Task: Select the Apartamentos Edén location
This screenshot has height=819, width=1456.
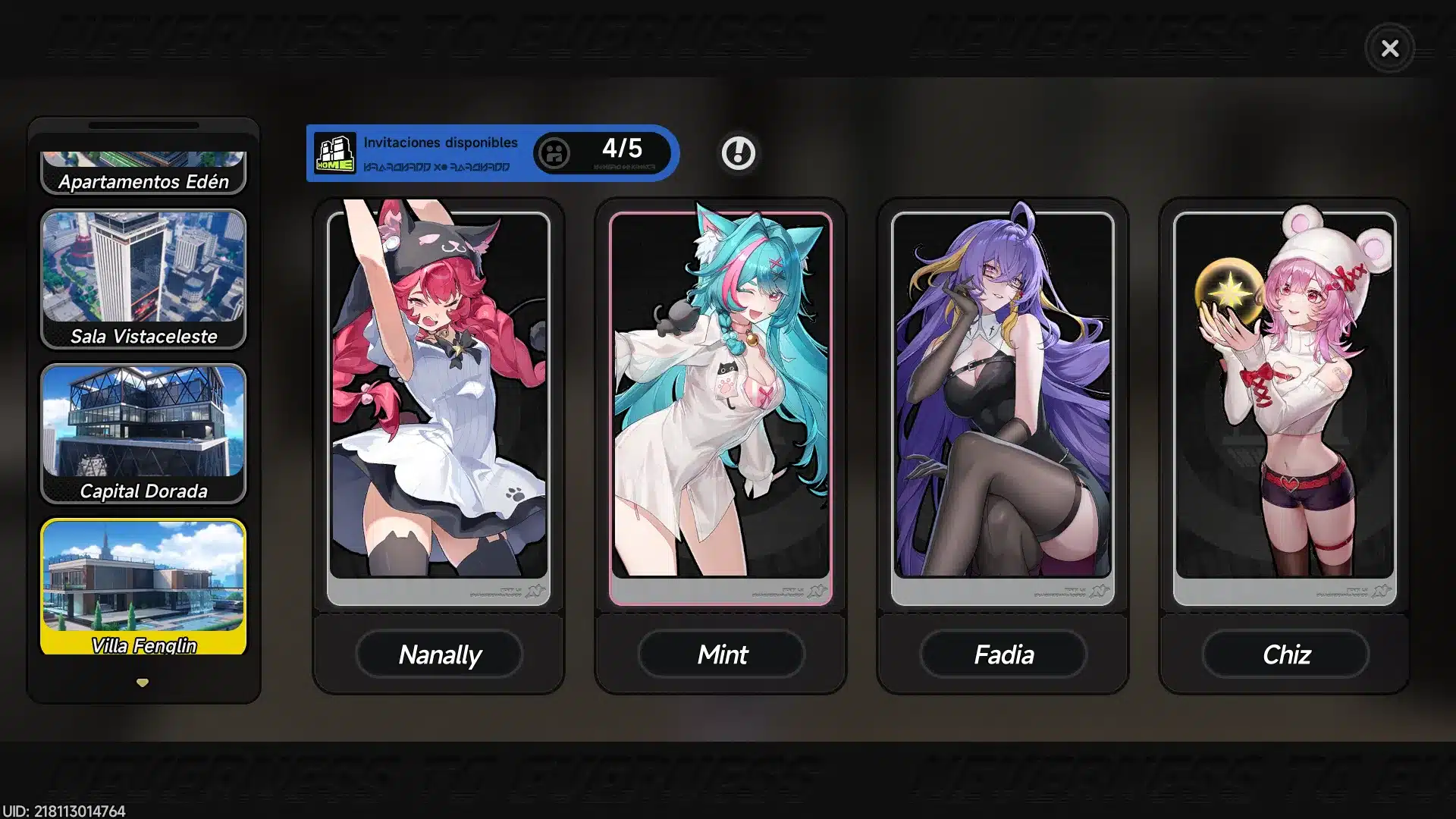Action: pos(143,173)
